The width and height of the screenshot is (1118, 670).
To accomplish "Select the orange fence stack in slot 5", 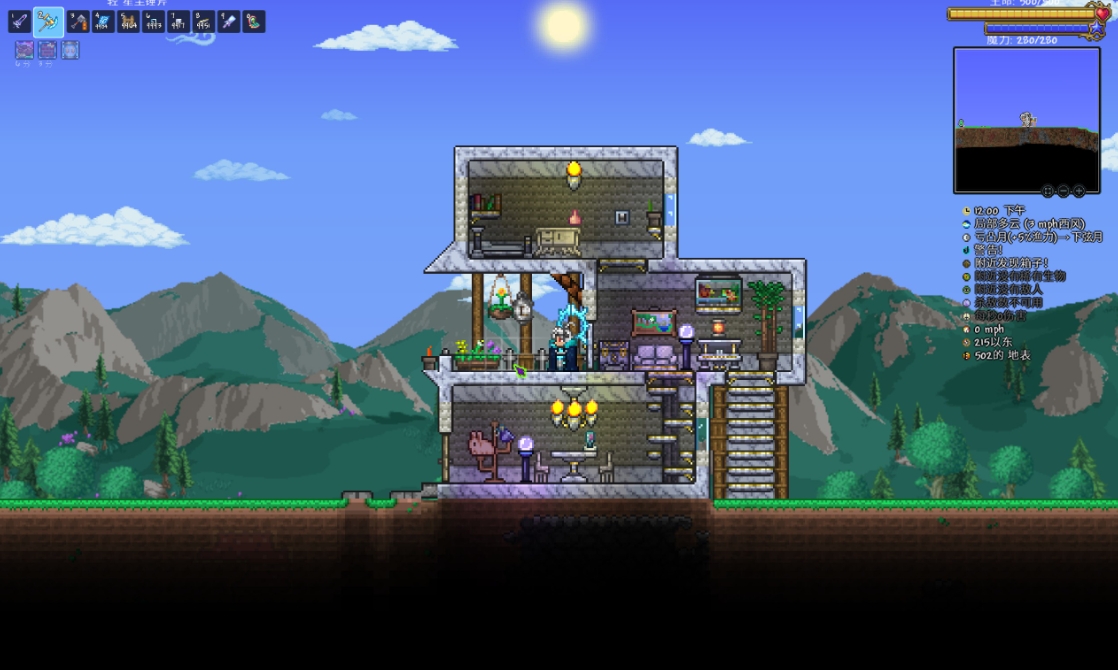I will coord(128,21).
